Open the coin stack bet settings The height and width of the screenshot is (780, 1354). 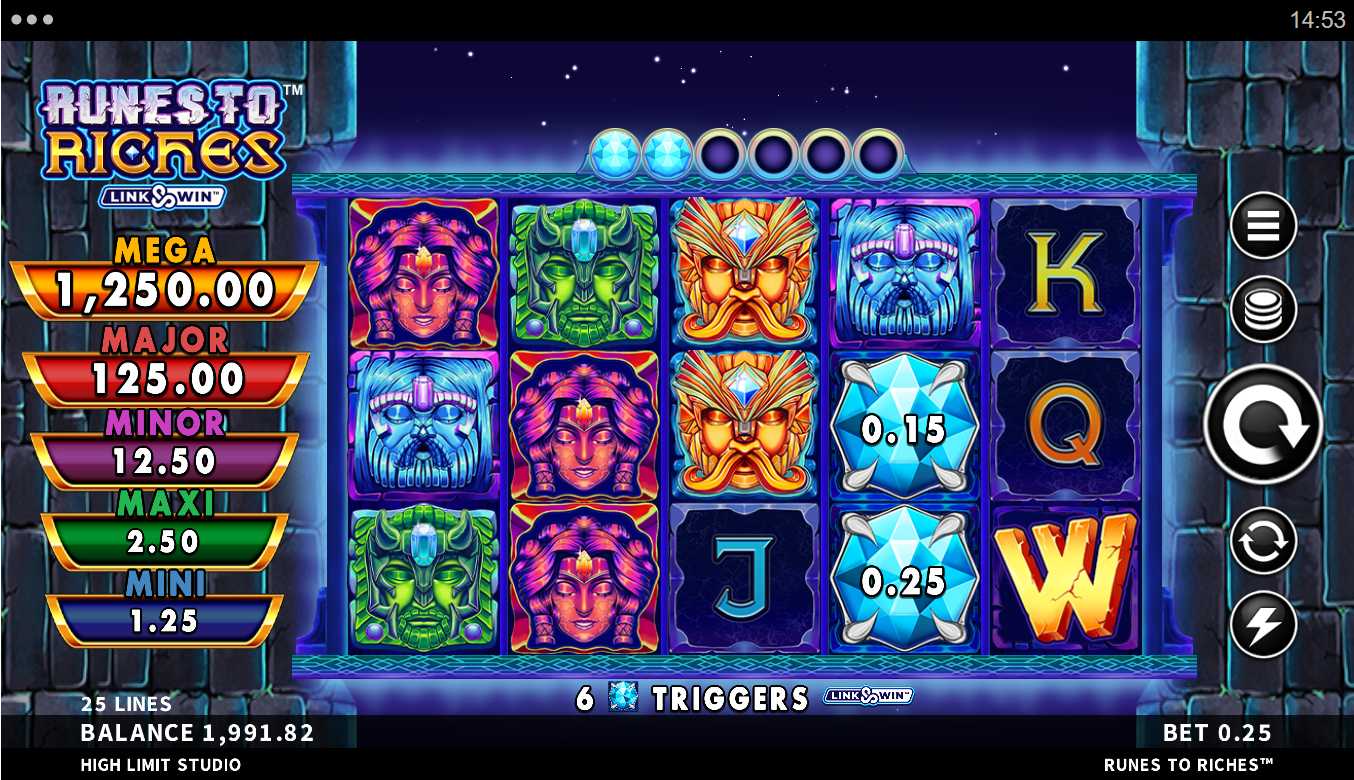coord(1263,310)
